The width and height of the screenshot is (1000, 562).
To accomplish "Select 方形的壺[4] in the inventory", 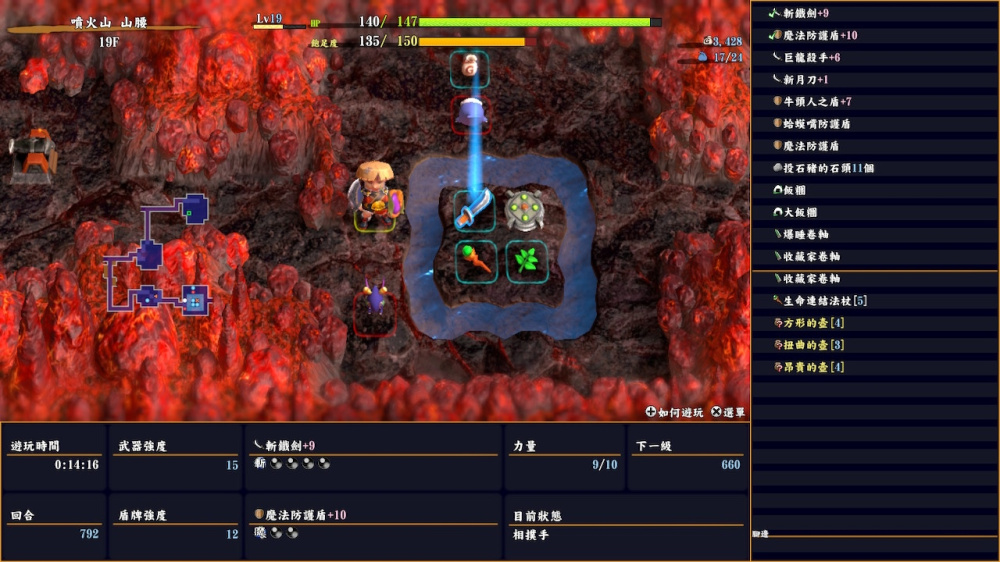I will tap(814, 322).
